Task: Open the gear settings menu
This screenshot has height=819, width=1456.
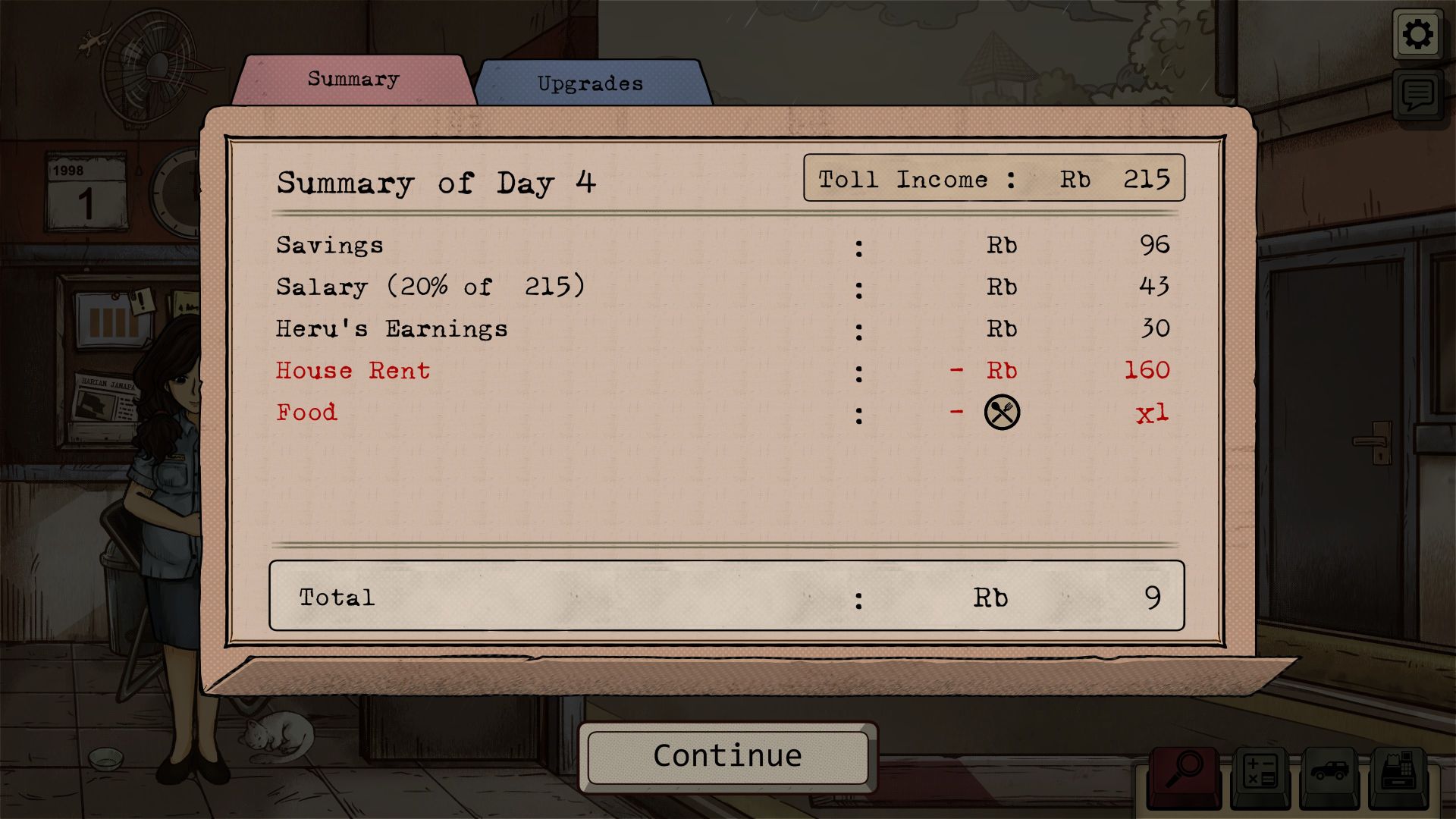Action: click(x=1417, y=34)
